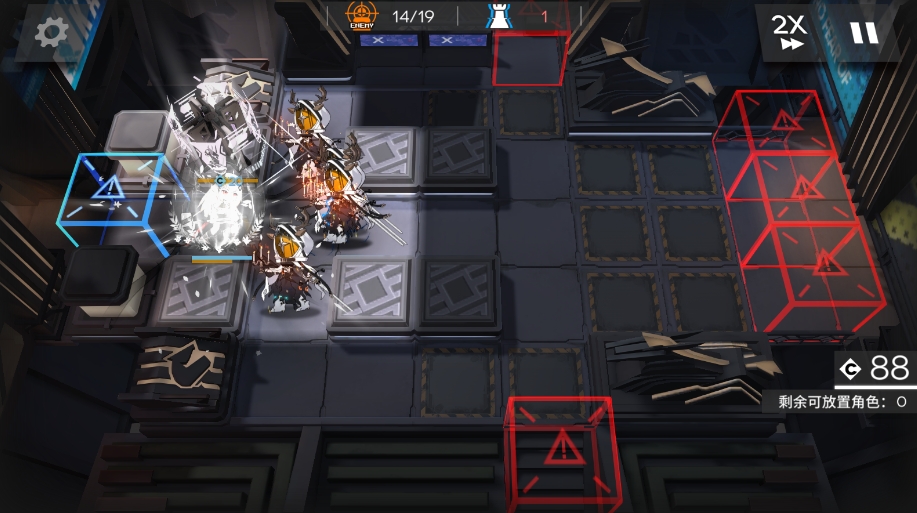Viewport: 917px width, 513px height.
Task: Open the settings gear menu
Action: (49, 33)
